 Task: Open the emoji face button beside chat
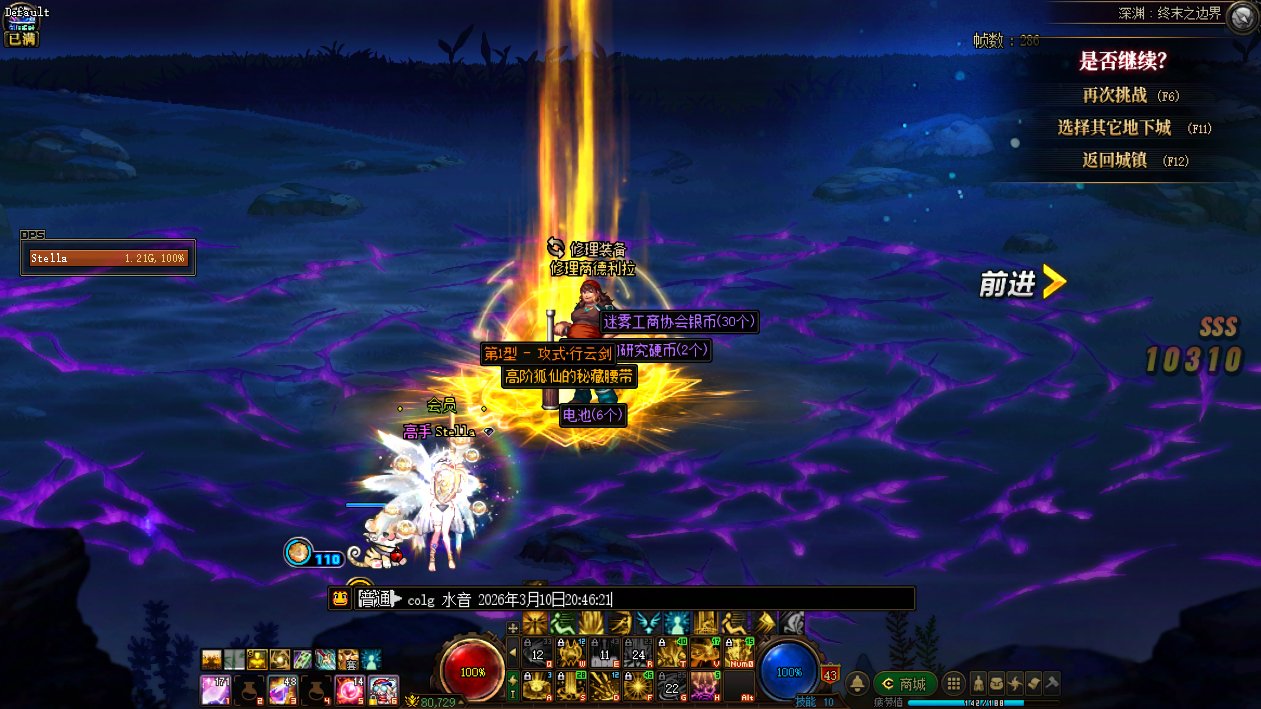pos(341,599)
